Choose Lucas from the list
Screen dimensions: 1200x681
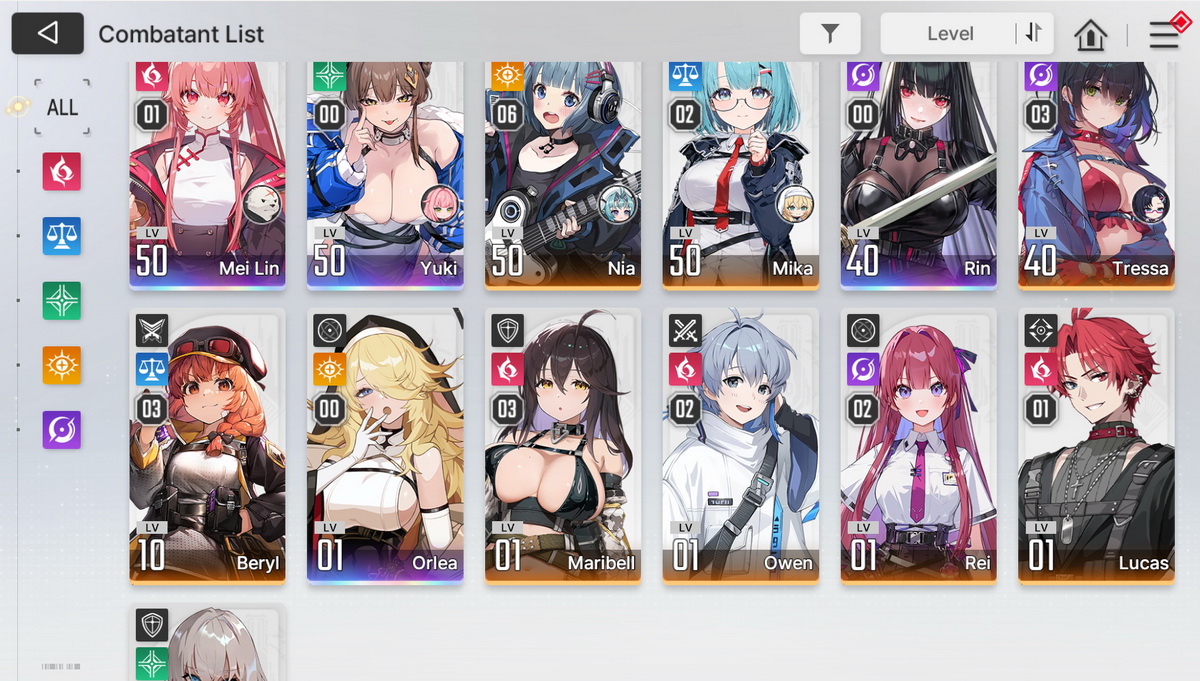click(1096, 445)
